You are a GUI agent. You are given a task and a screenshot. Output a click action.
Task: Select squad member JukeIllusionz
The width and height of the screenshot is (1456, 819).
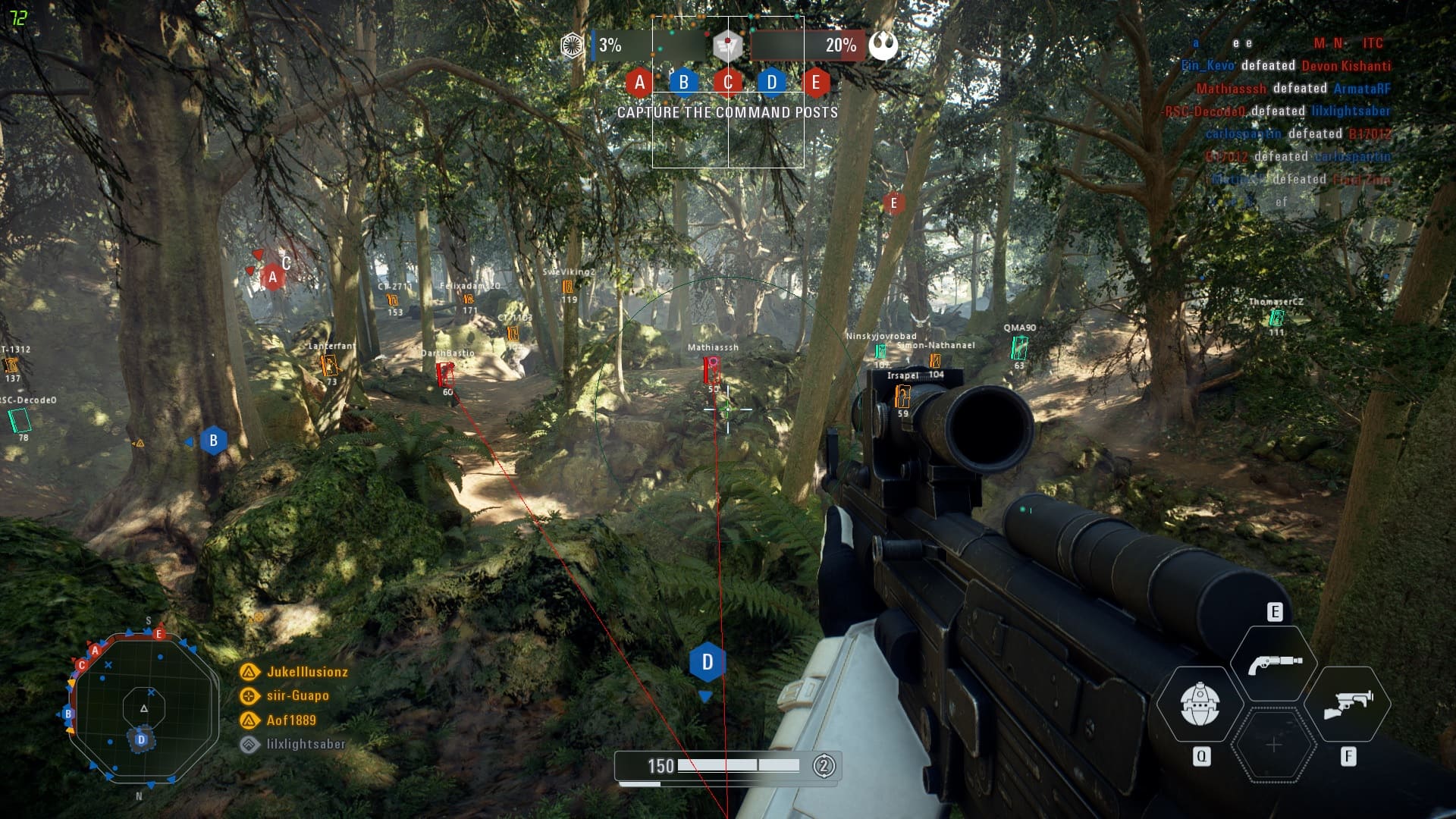(306, 672)
